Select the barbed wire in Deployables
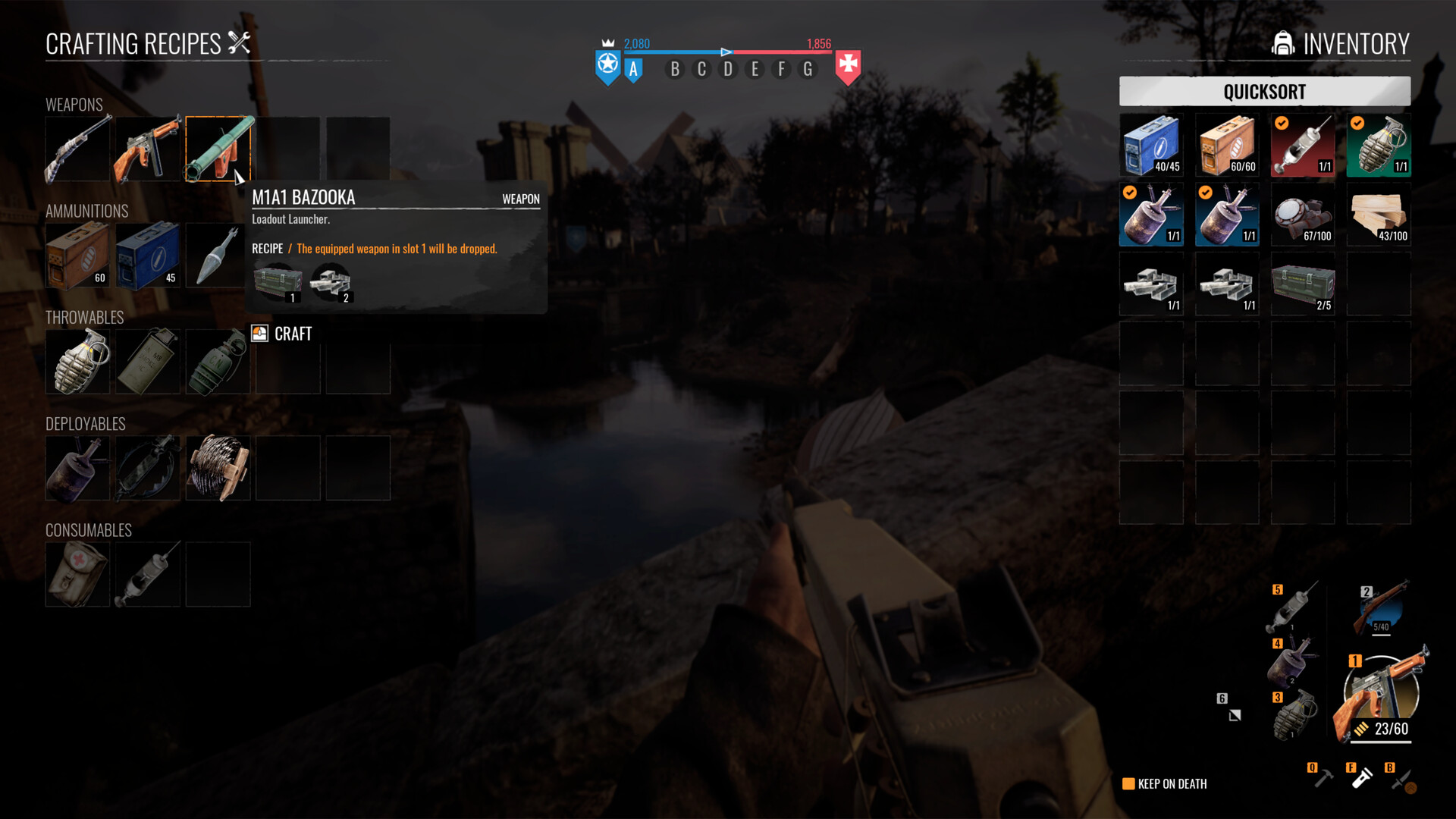Viewport: 1456px width, 819px height. [x=218, y=468]
